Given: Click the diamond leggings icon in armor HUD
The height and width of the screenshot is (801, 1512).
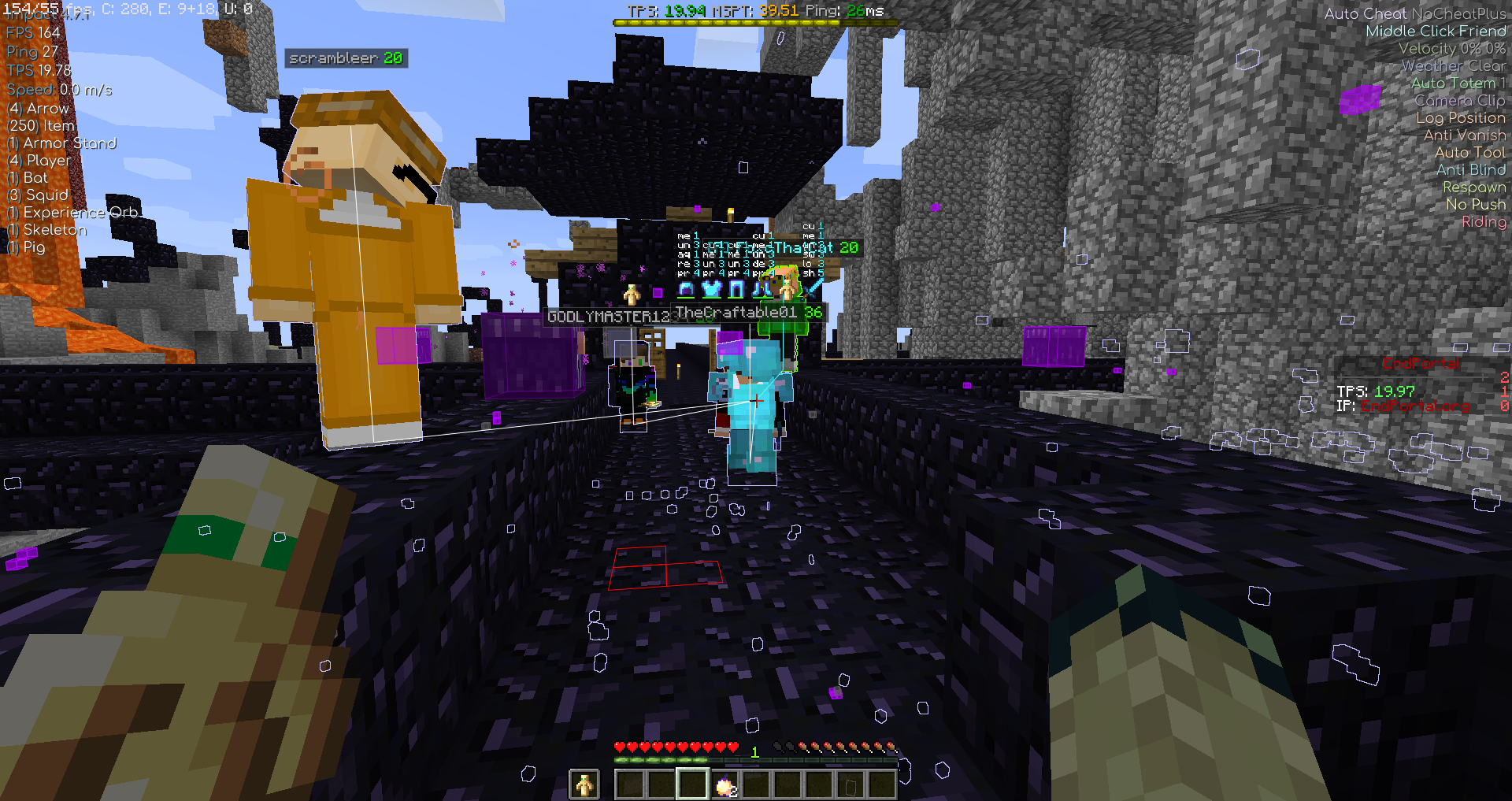Looking at the screenshot, I should (x=738, y=289).
